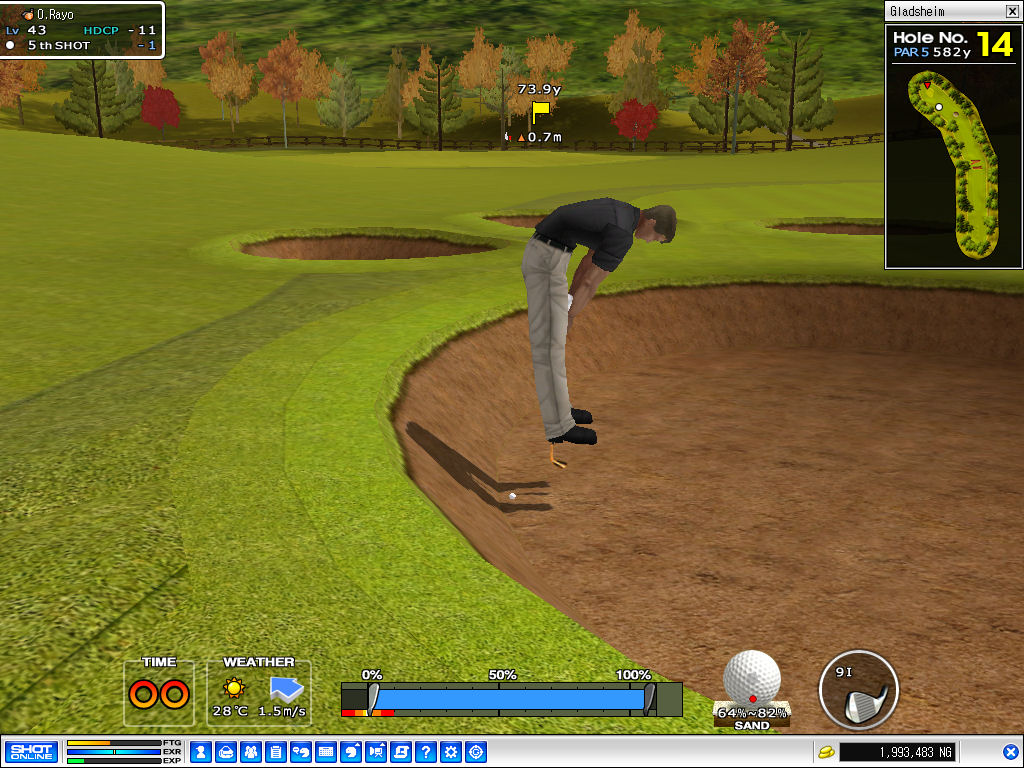Viewport: 1024px width, 768px height.
Task: Click the gold coins NG icon
Action: tap(826, 752)
